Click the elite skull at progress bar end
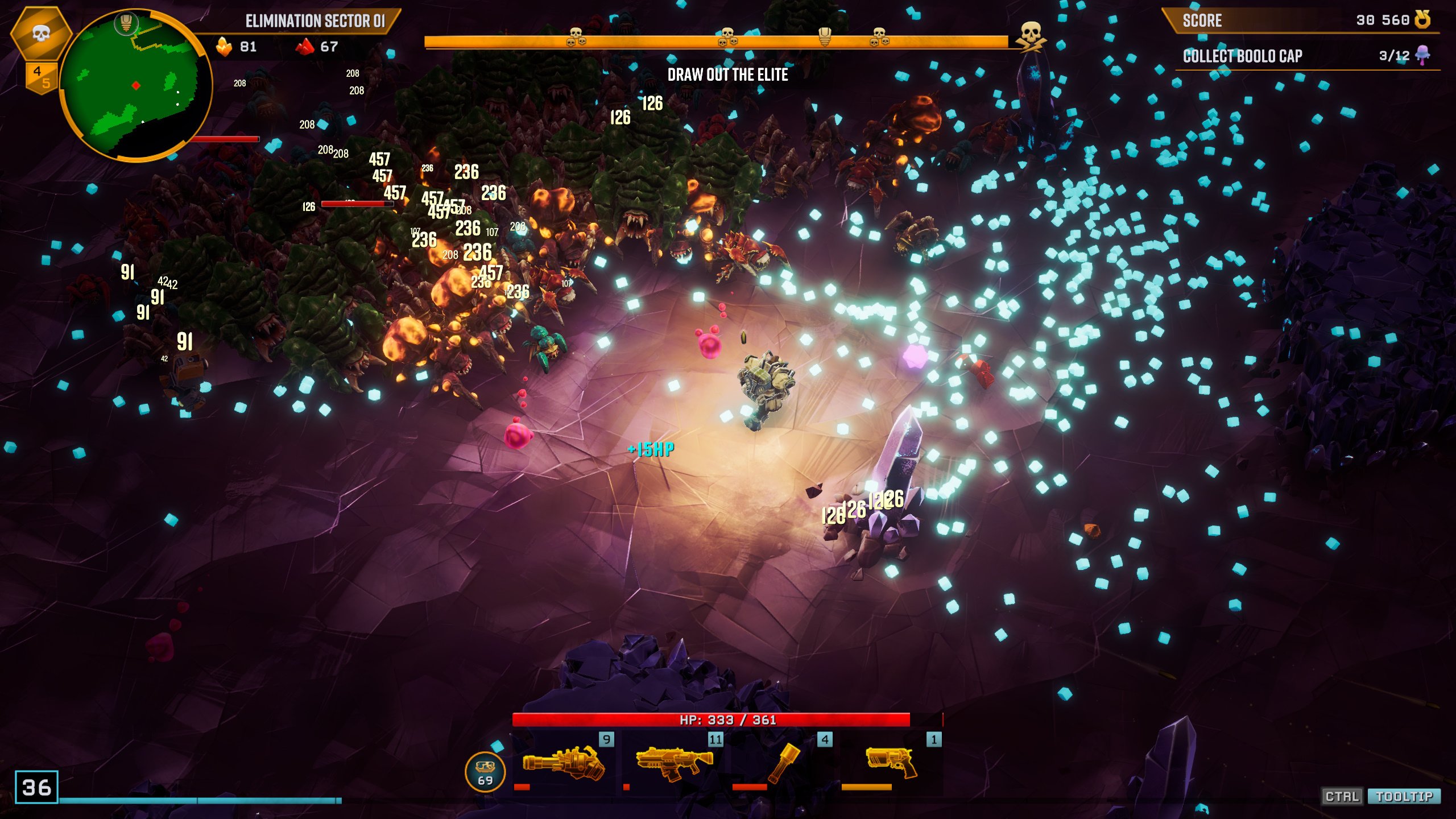 1031,36
